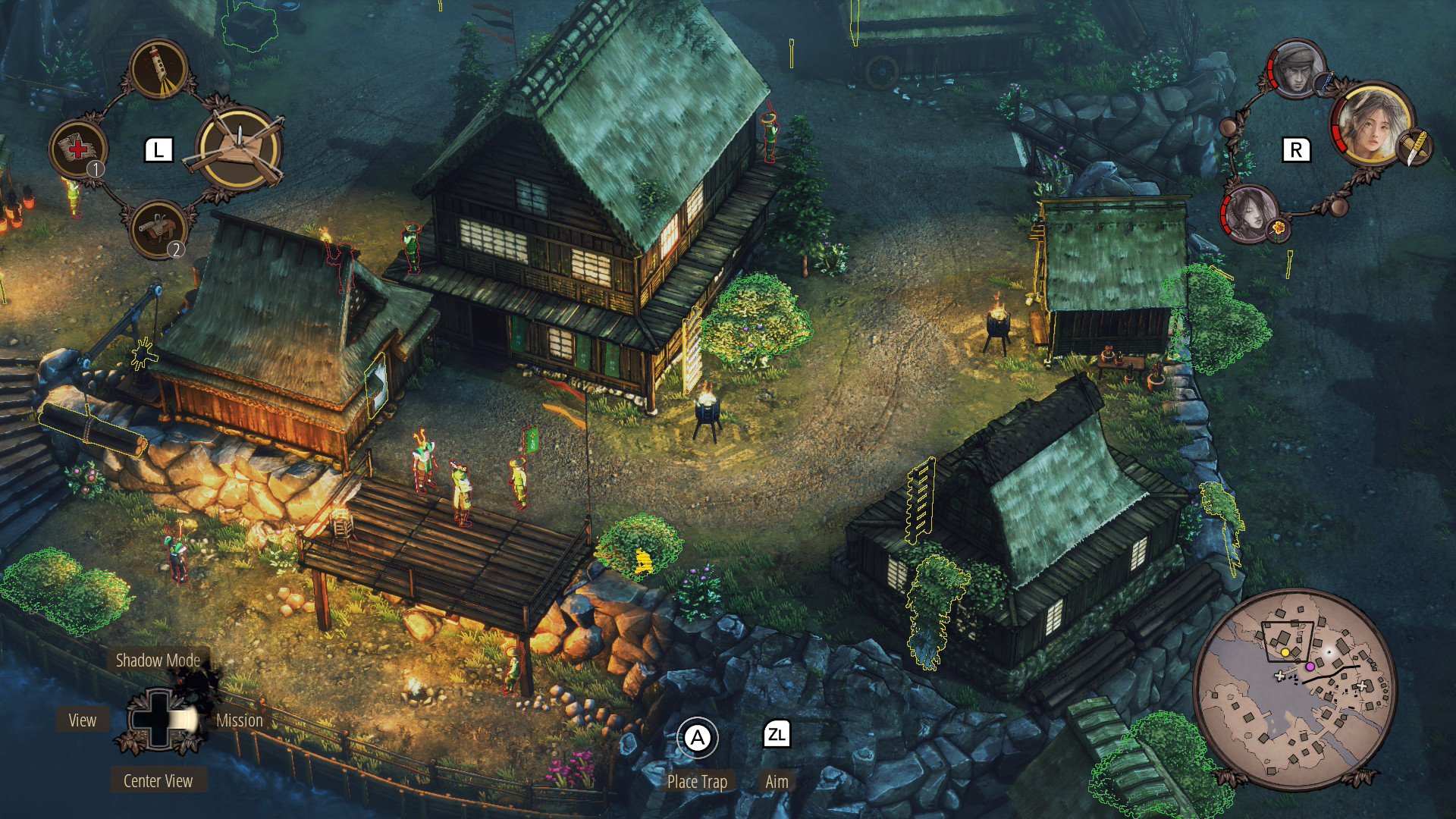Image resolution: width=1456 pixels, height=819 pixels.
Task: Click the blue sword weapon icon
Action: point(1323,83)
